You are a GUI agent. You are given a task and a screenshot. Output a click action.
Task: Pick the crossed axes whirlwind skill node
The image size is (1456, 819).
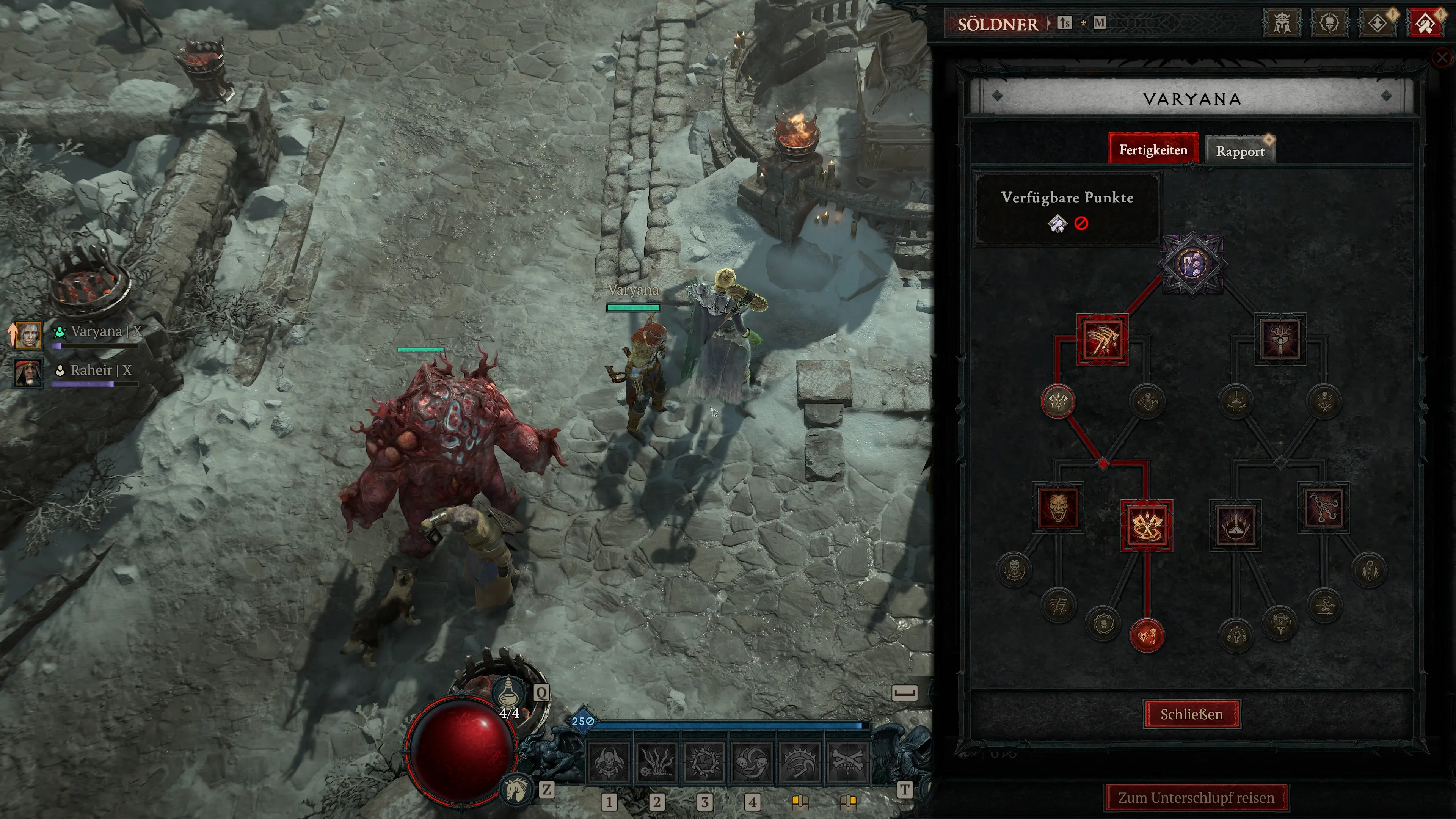point(1146,526)
